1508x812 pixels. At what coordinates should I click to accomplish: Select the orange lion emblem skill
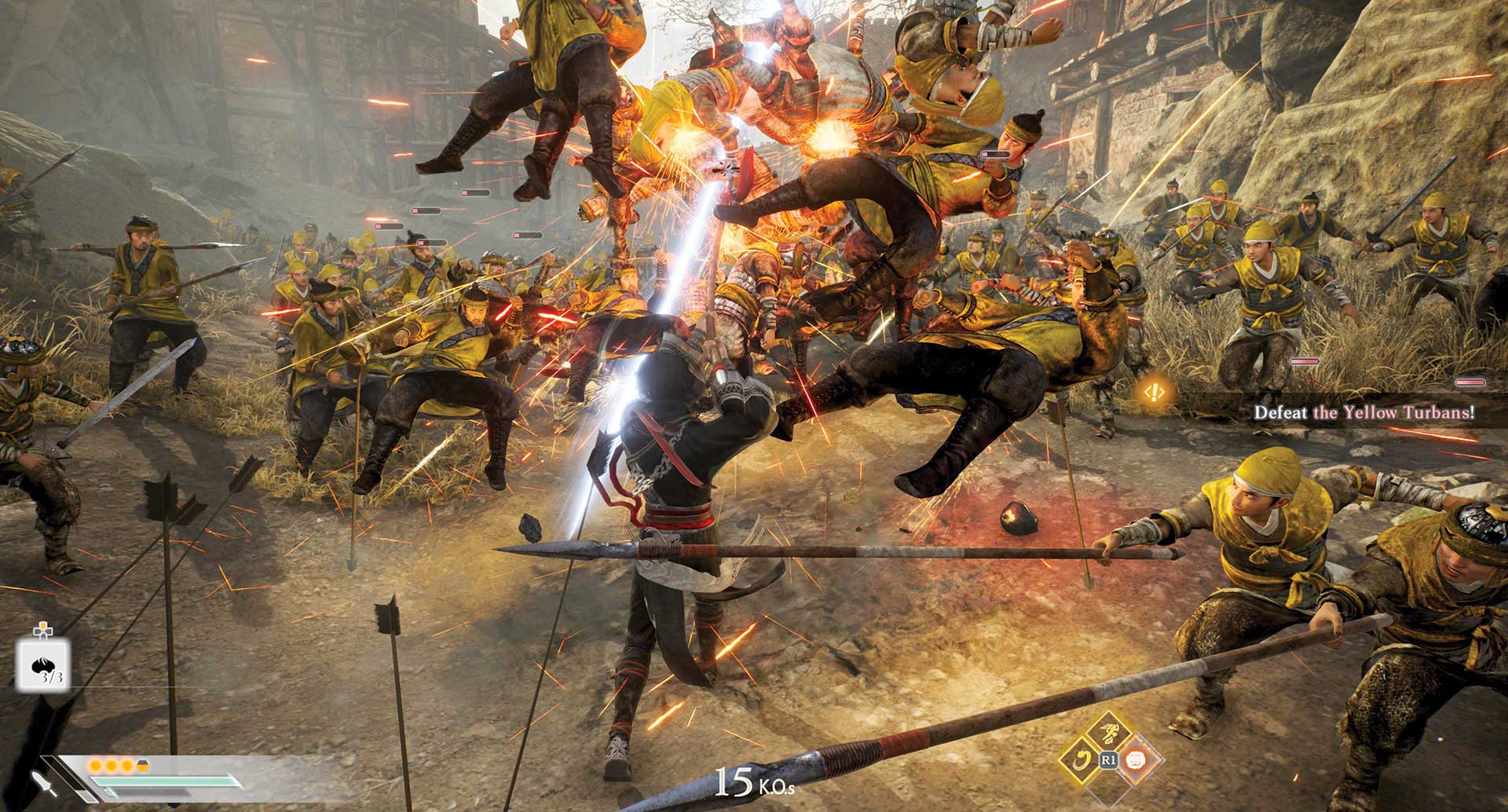point(1134,759)
